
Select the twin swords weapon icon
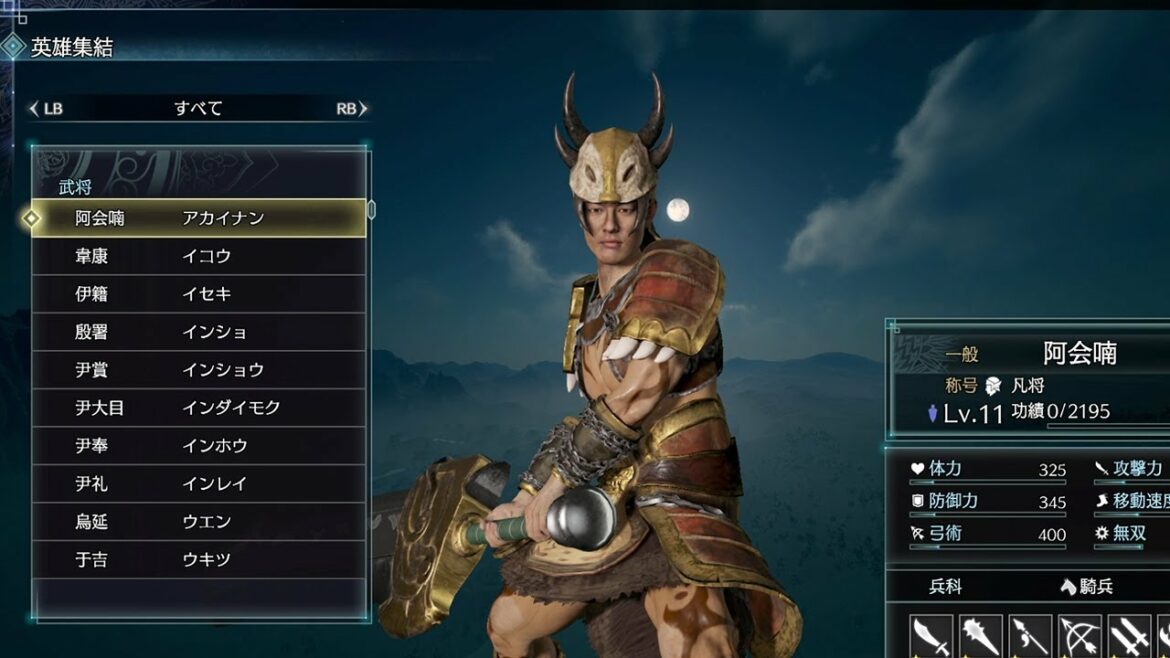pyautogui.click(x=1129, y=637)
